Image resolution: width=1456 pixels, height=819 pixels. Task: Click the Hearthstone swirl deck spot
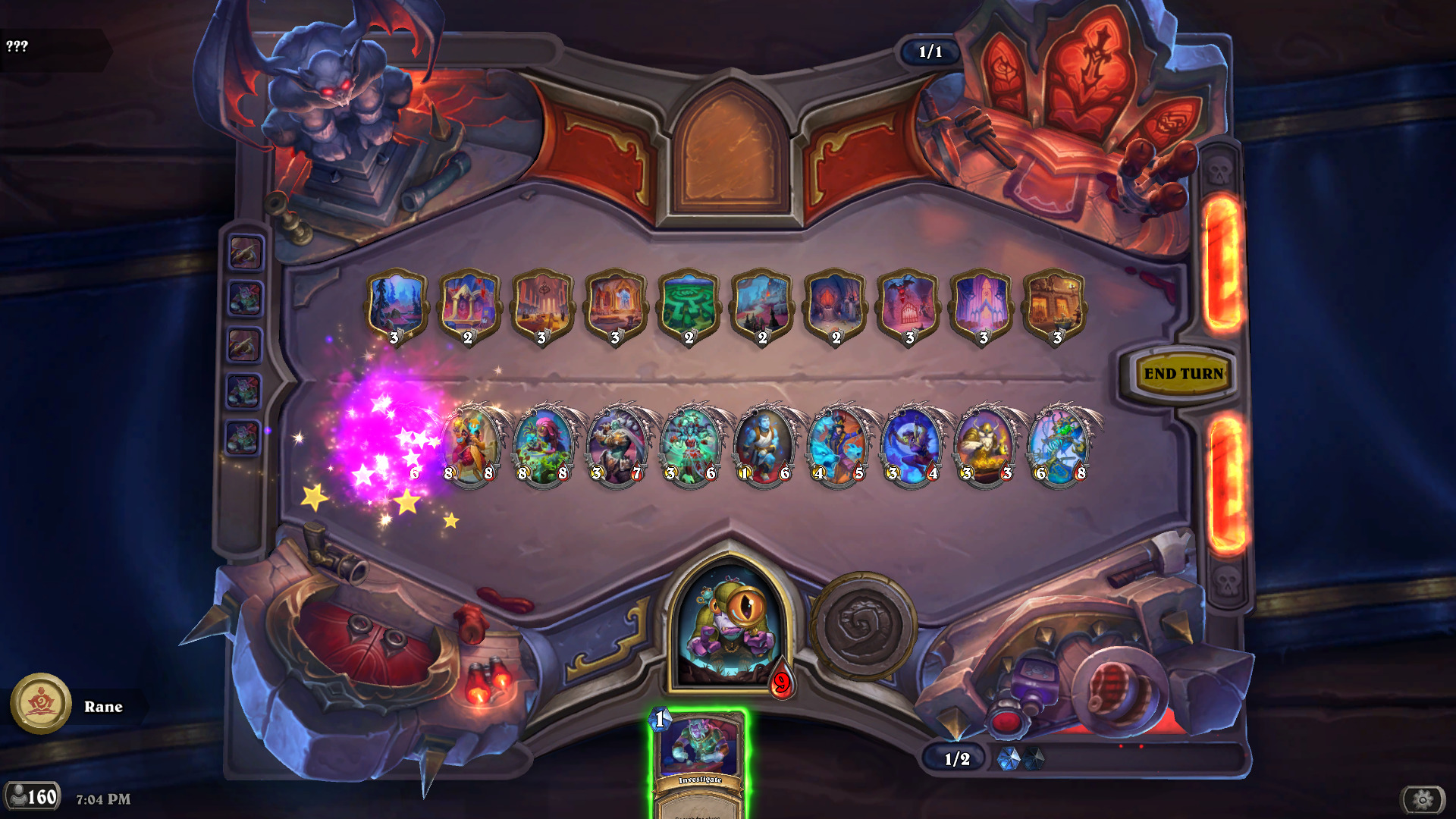(863, 629)
